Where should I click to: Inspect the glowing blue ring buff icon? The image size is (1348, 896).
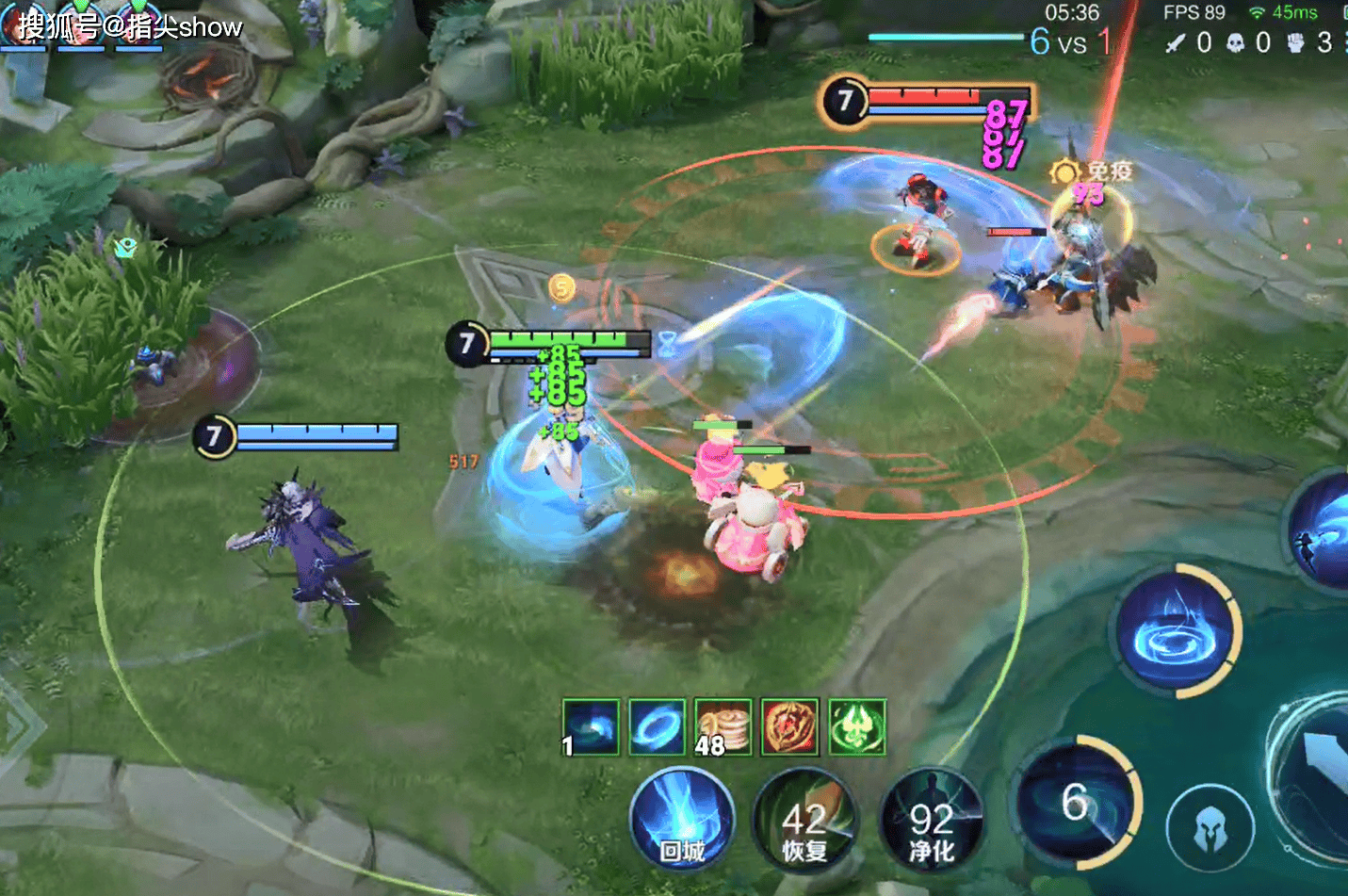pyautogui.click(x=657, y=727)
